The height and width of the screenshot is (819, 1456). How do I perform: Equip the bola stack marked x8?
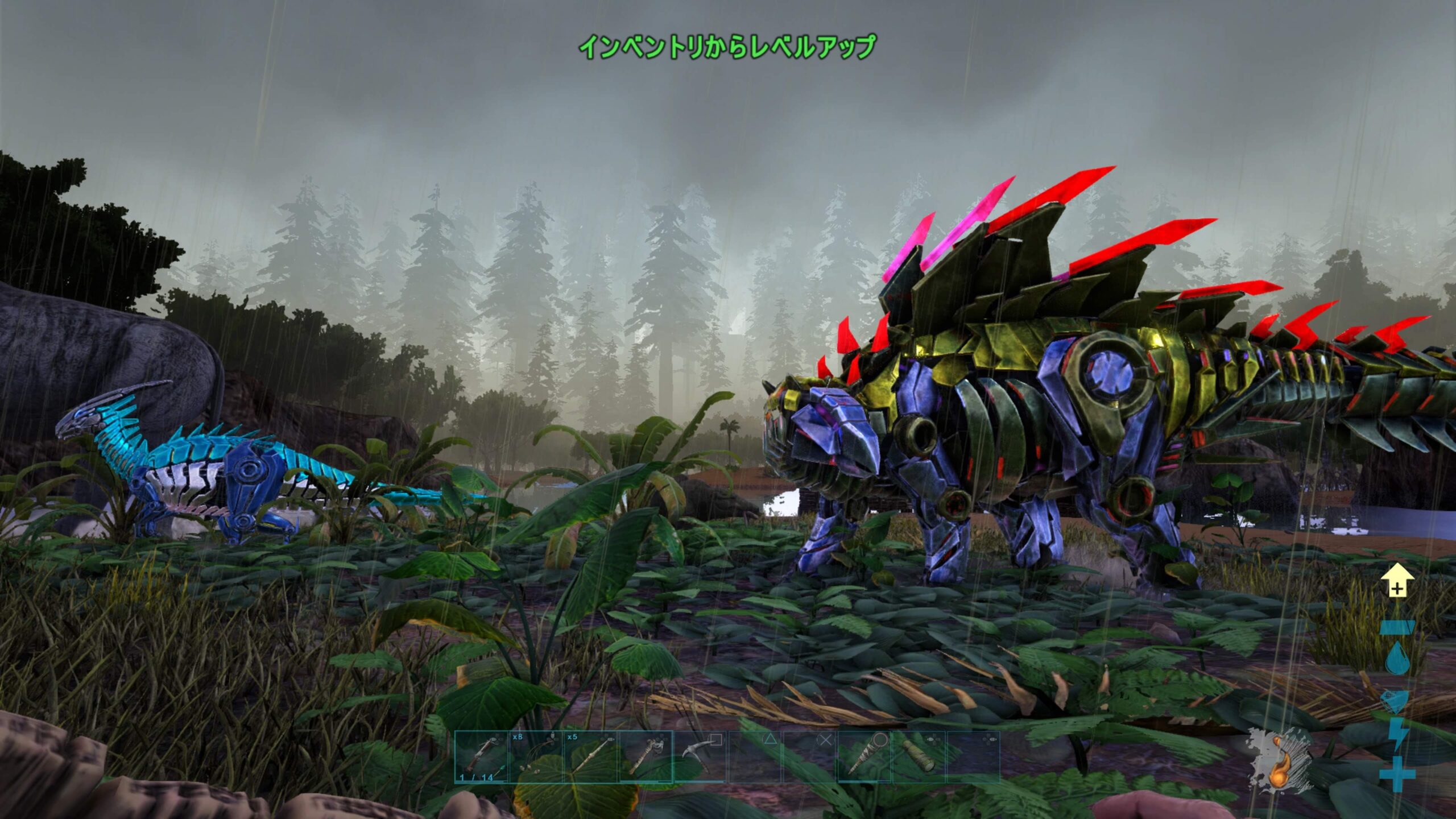point(536,757)
